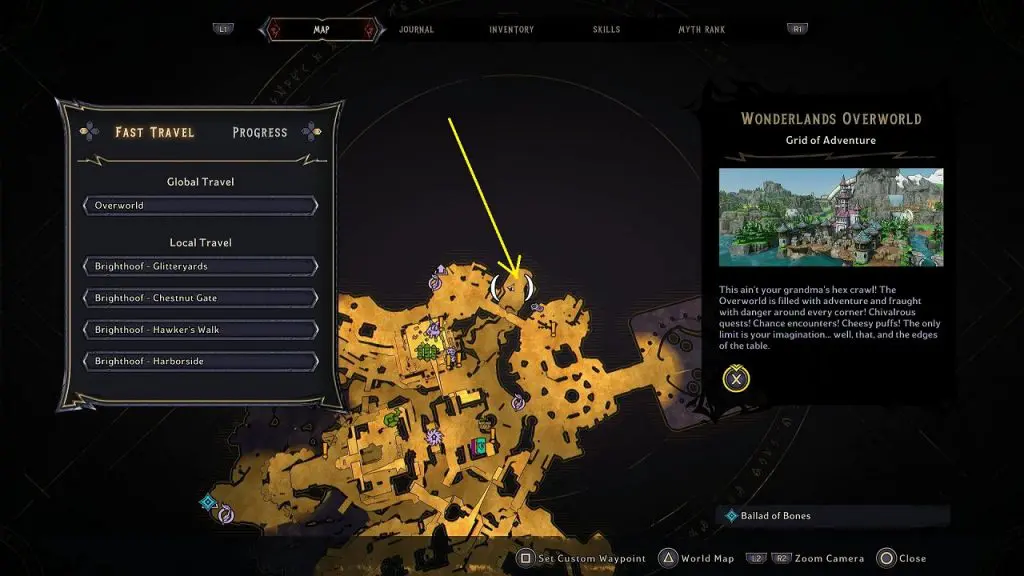Fast travel to Brighthoof - Glitteryards
Viewport: 1024px width, 576px height.
[x=201, y=267]
